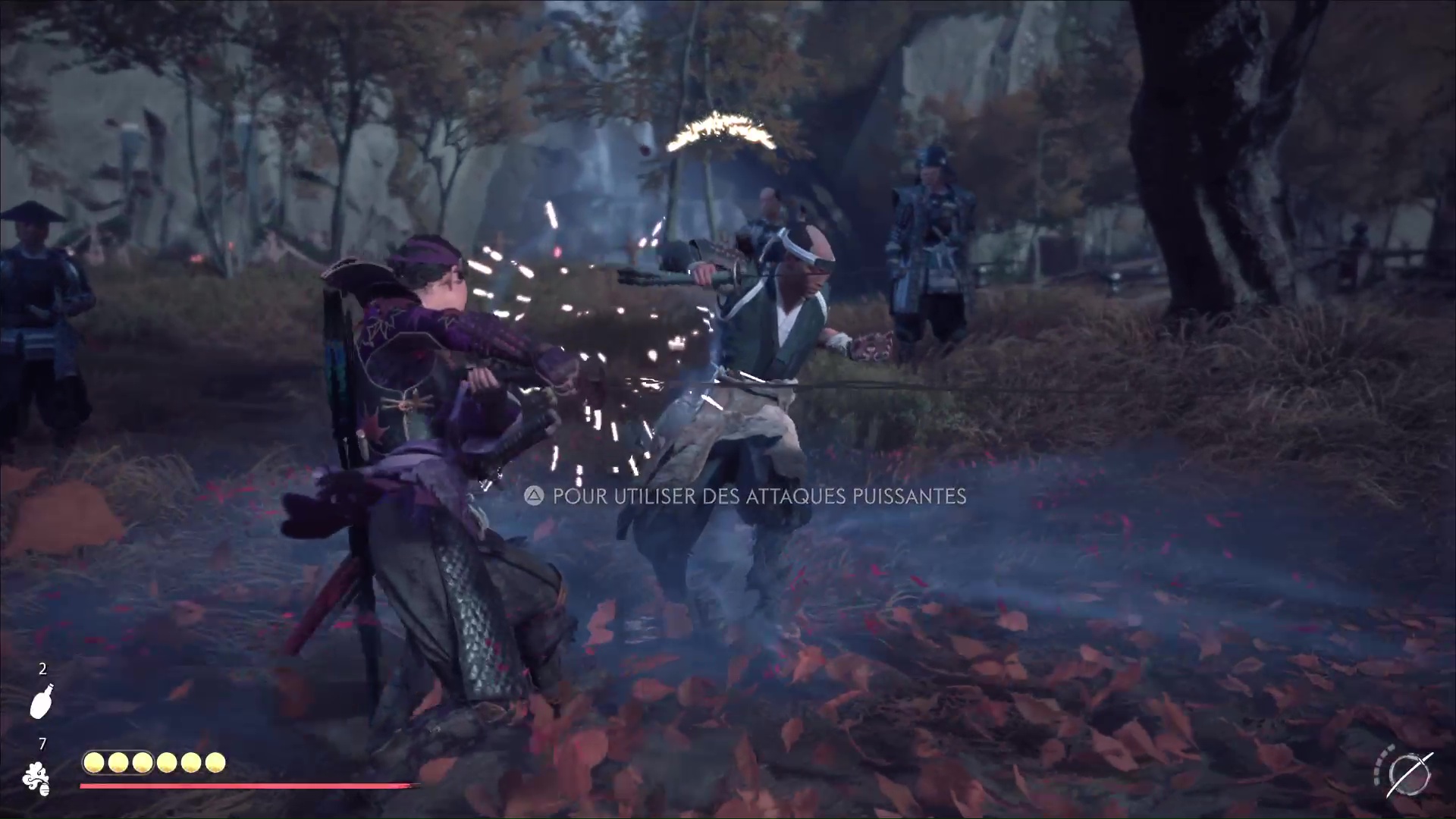Select the sake bottle item icon
Viewport: 1456px width, 819px height.
tap(42, 699)
